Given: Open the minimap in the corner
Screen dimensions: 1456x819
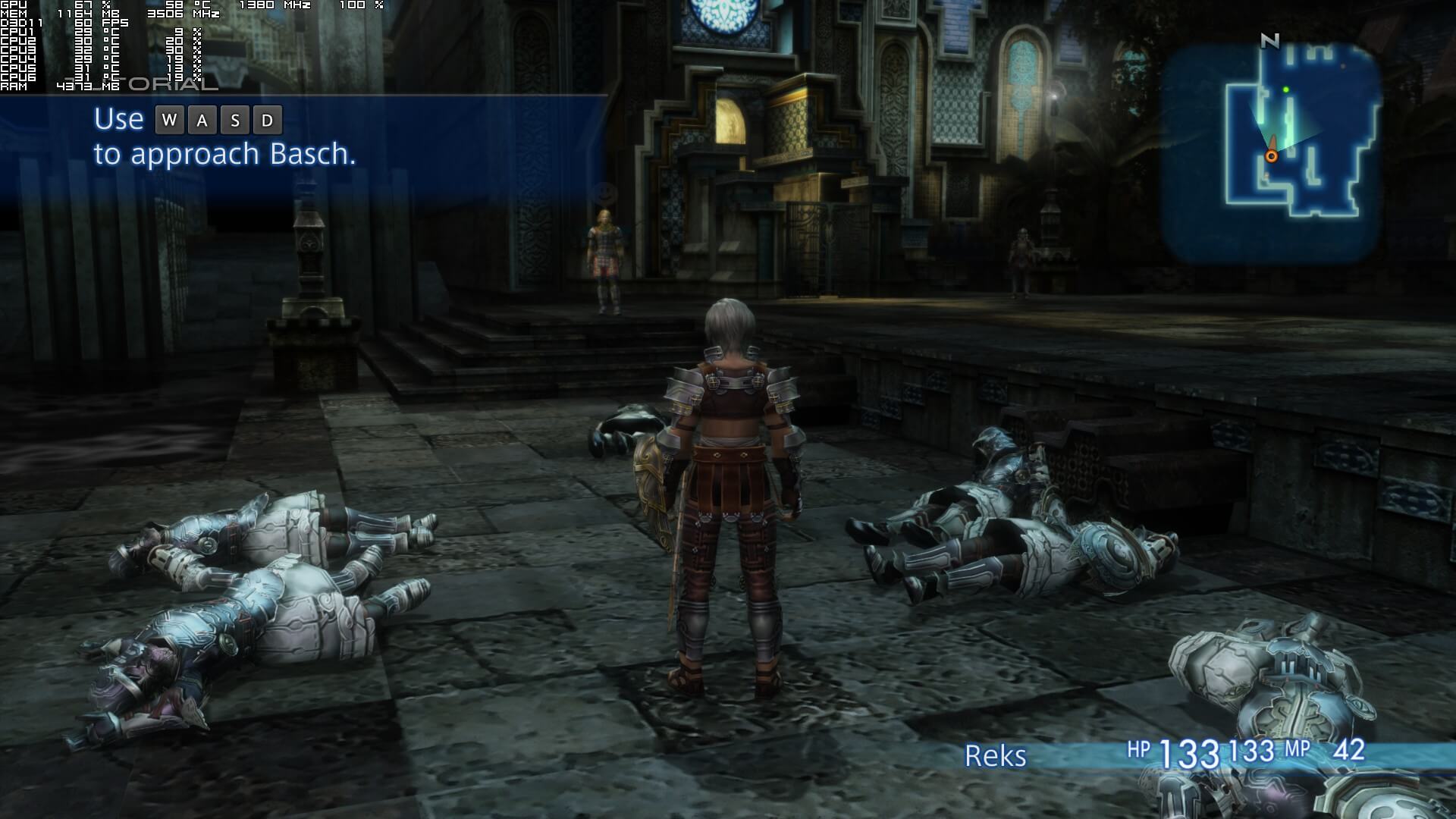Looking at the screenshot, I should 1270,152.
